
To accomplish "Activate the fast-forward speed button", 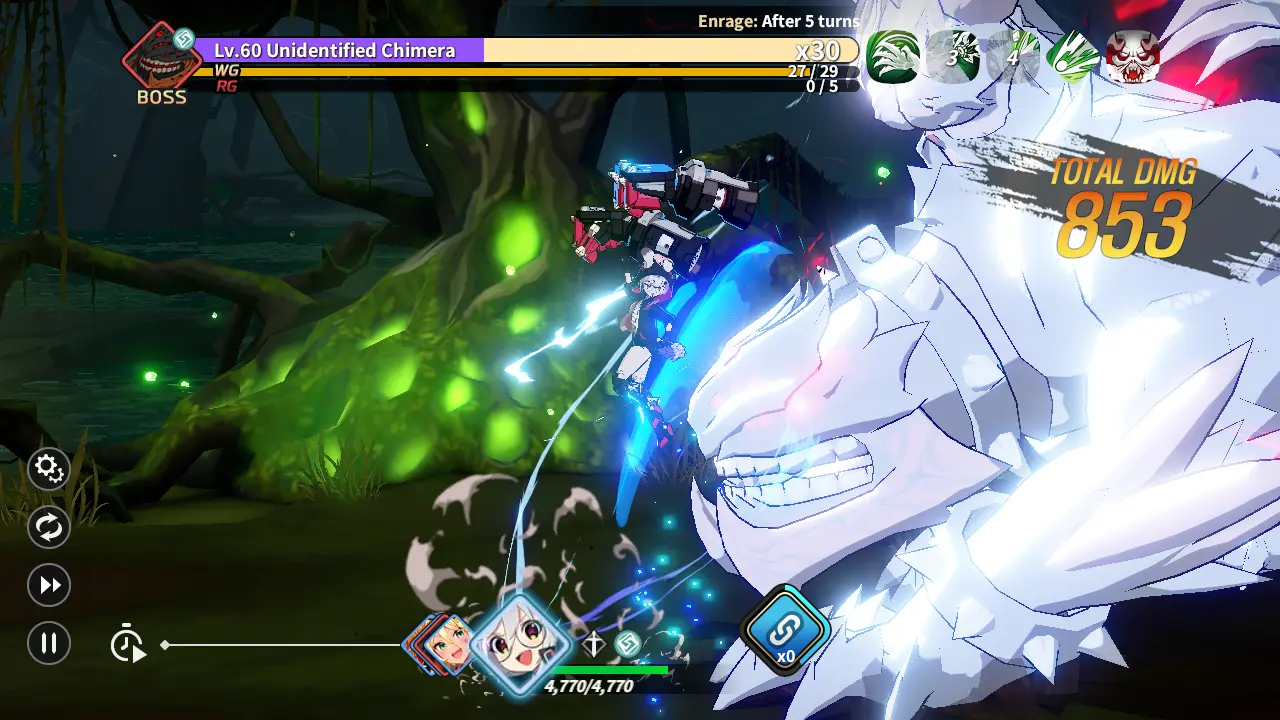I will (48, 585).
